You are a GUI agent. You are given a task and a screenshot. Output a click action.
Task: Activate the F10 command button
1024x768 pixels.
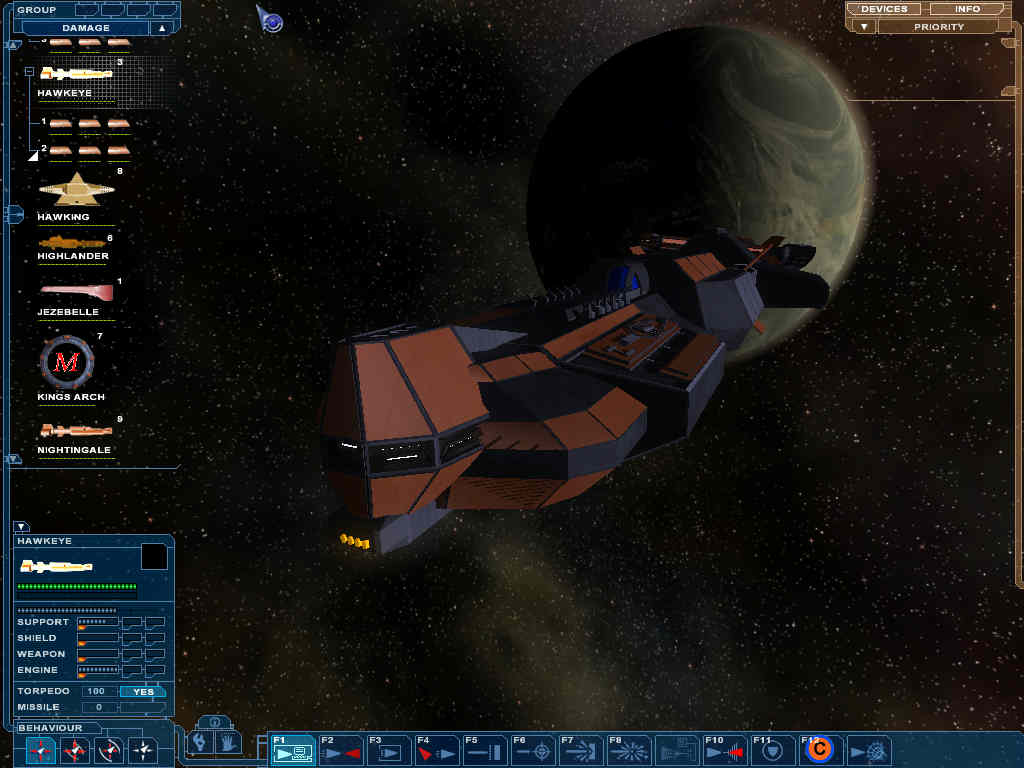pos(725,750)
